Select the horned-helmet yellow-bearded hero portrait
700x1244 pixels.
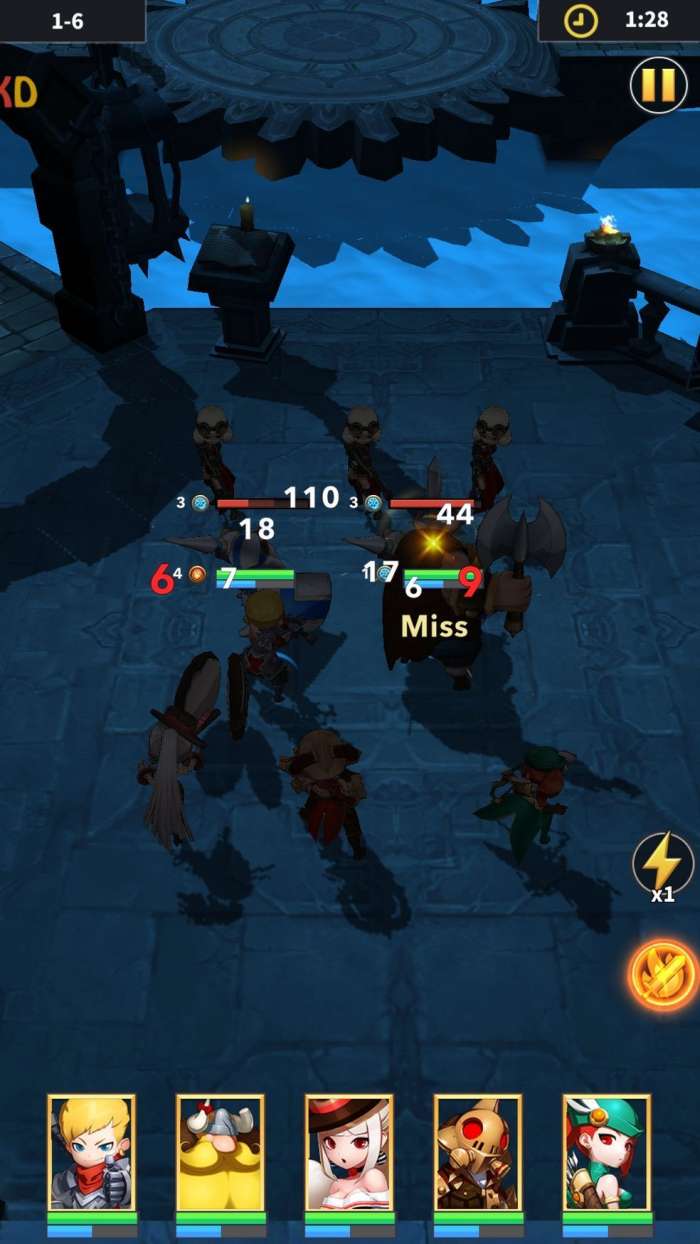click(220, 1153)
